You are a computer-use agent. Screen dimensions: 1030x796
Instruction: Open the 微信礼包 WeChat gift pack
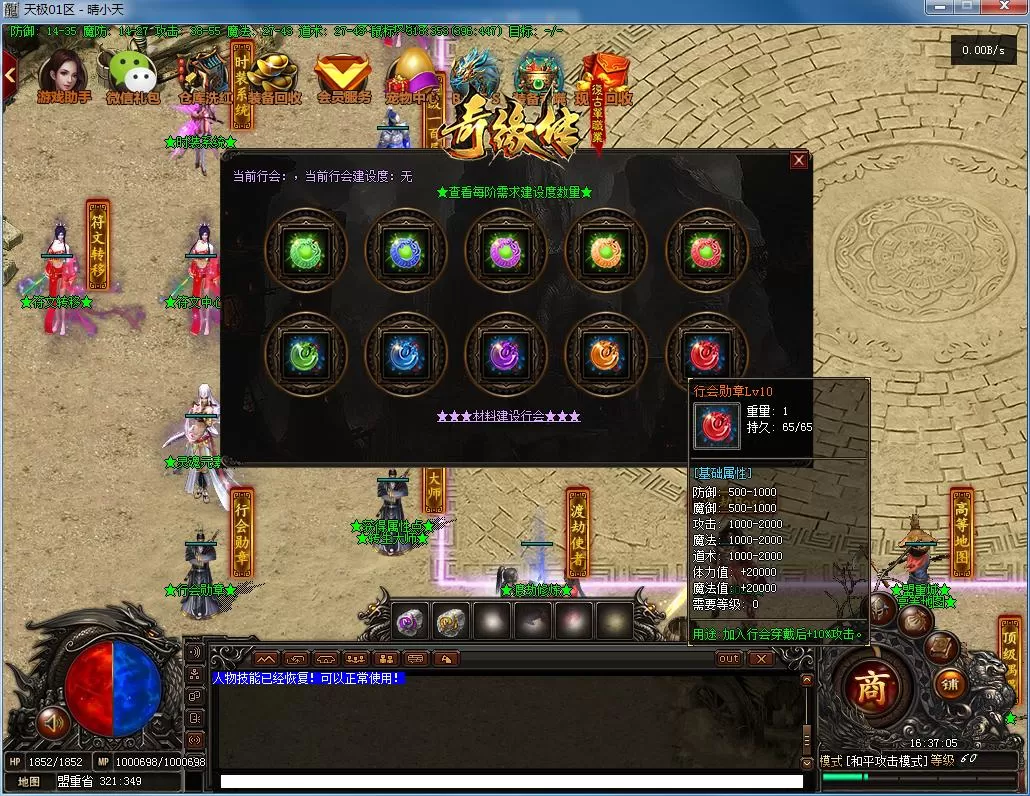(x=132, y=76)
